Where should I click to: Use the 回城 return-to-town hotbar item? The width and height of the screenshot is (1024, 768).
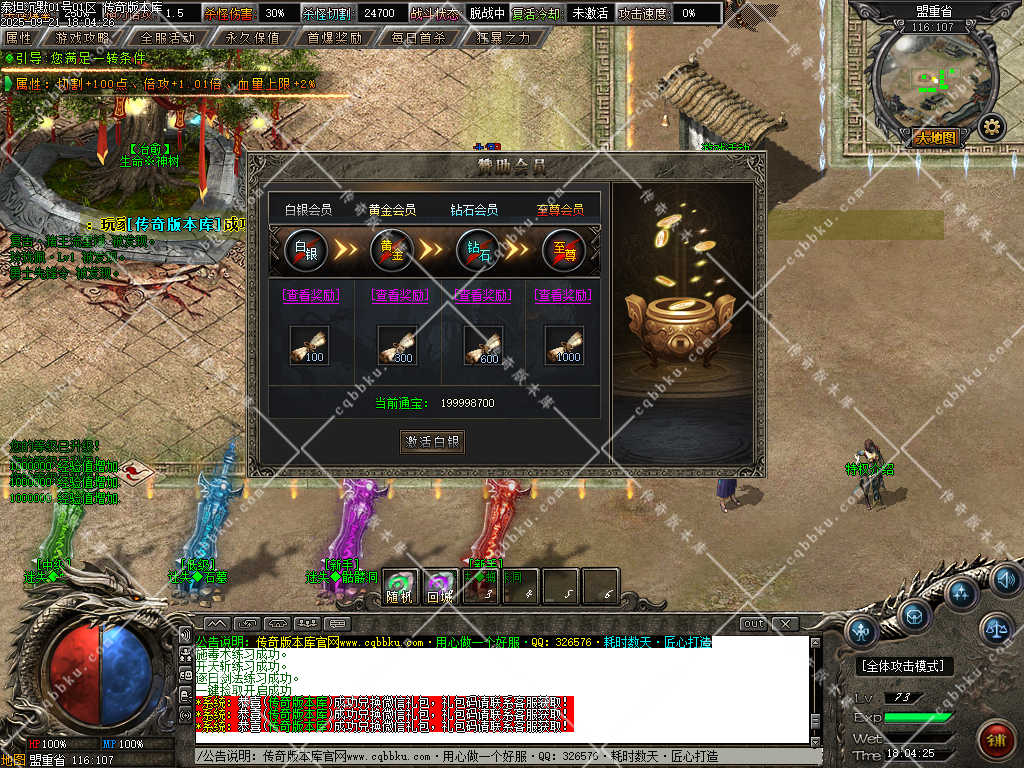pos(440,587)
